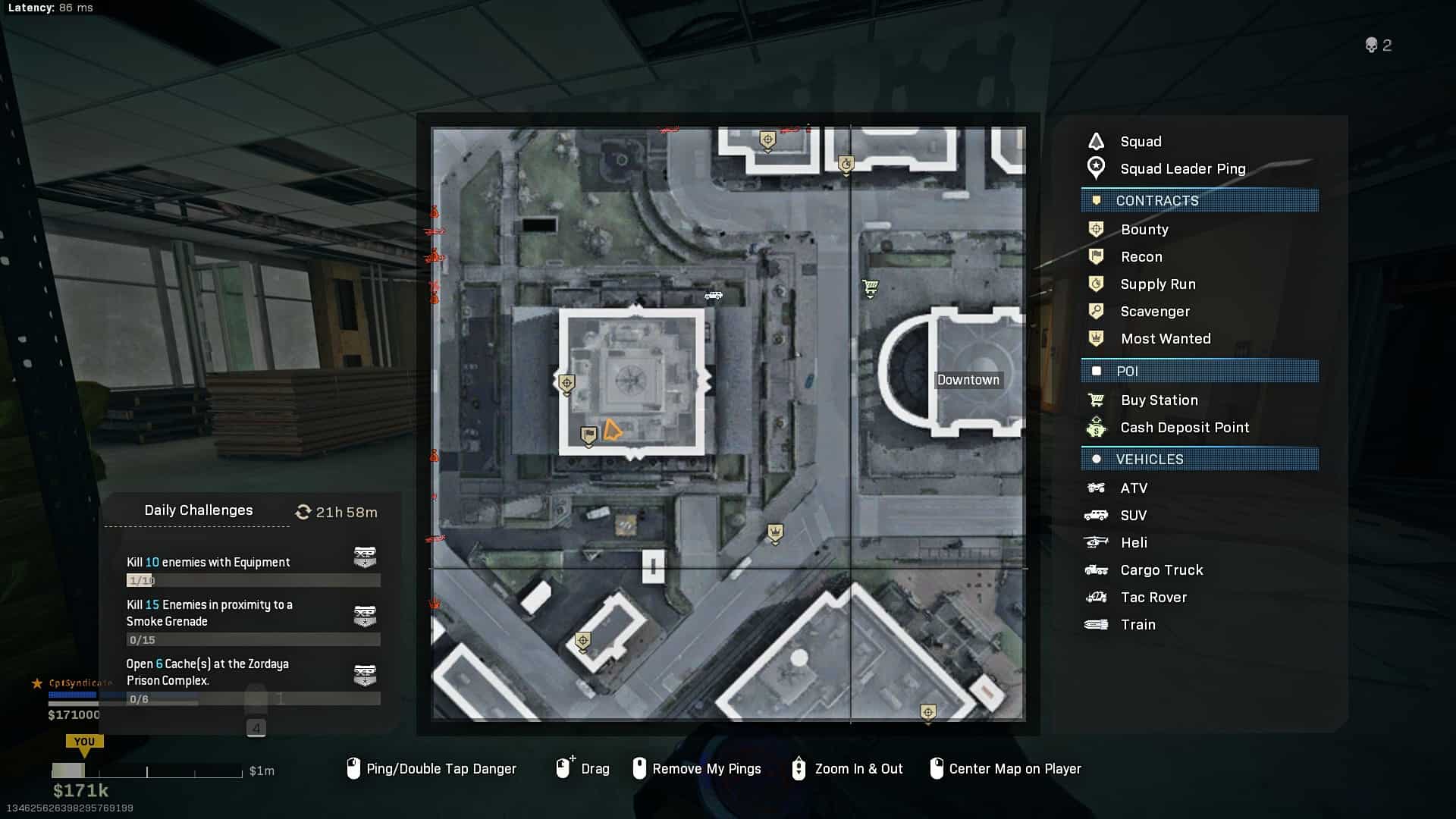Choose Tac Rover in the vehicle legend
Viewport: 1456px width, 819px height.
(x=1153, y=598)
